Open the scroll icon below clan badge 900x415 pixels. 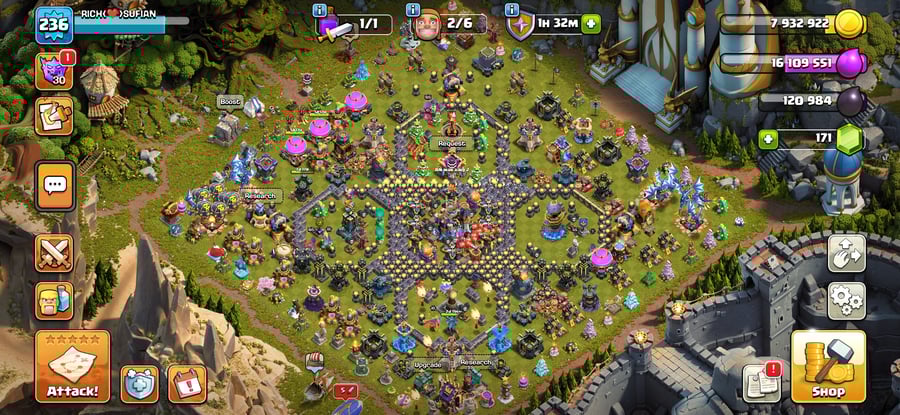coord(54,116)
